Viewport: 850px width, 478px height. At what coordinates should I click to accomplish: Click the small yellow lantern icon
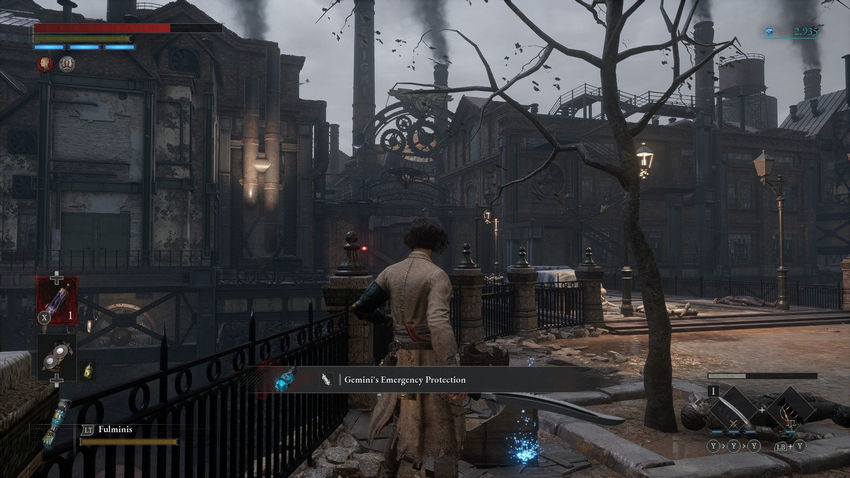pos(88,370)
